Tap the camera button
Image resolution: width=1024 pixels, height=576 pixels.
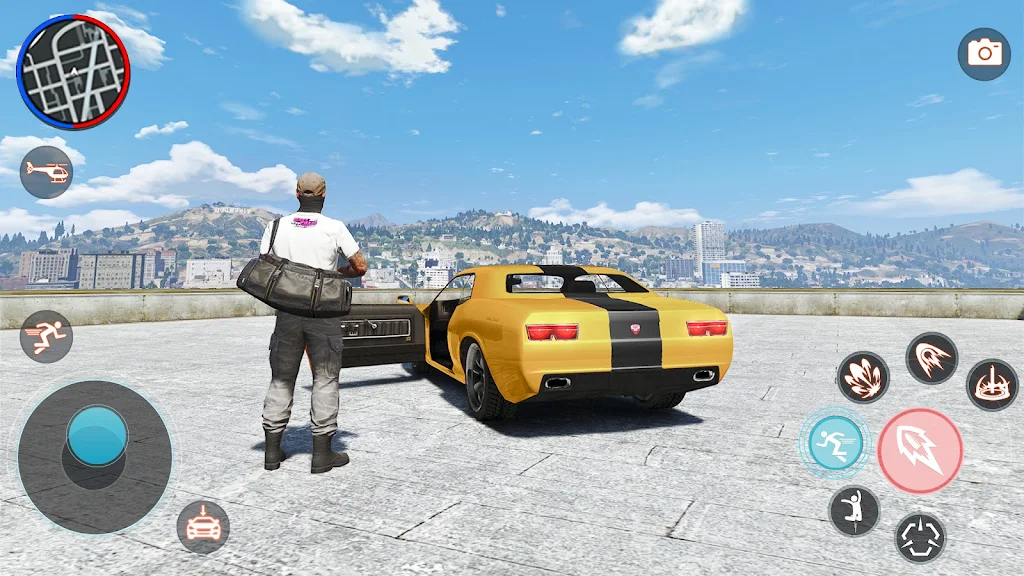point(984,54)
